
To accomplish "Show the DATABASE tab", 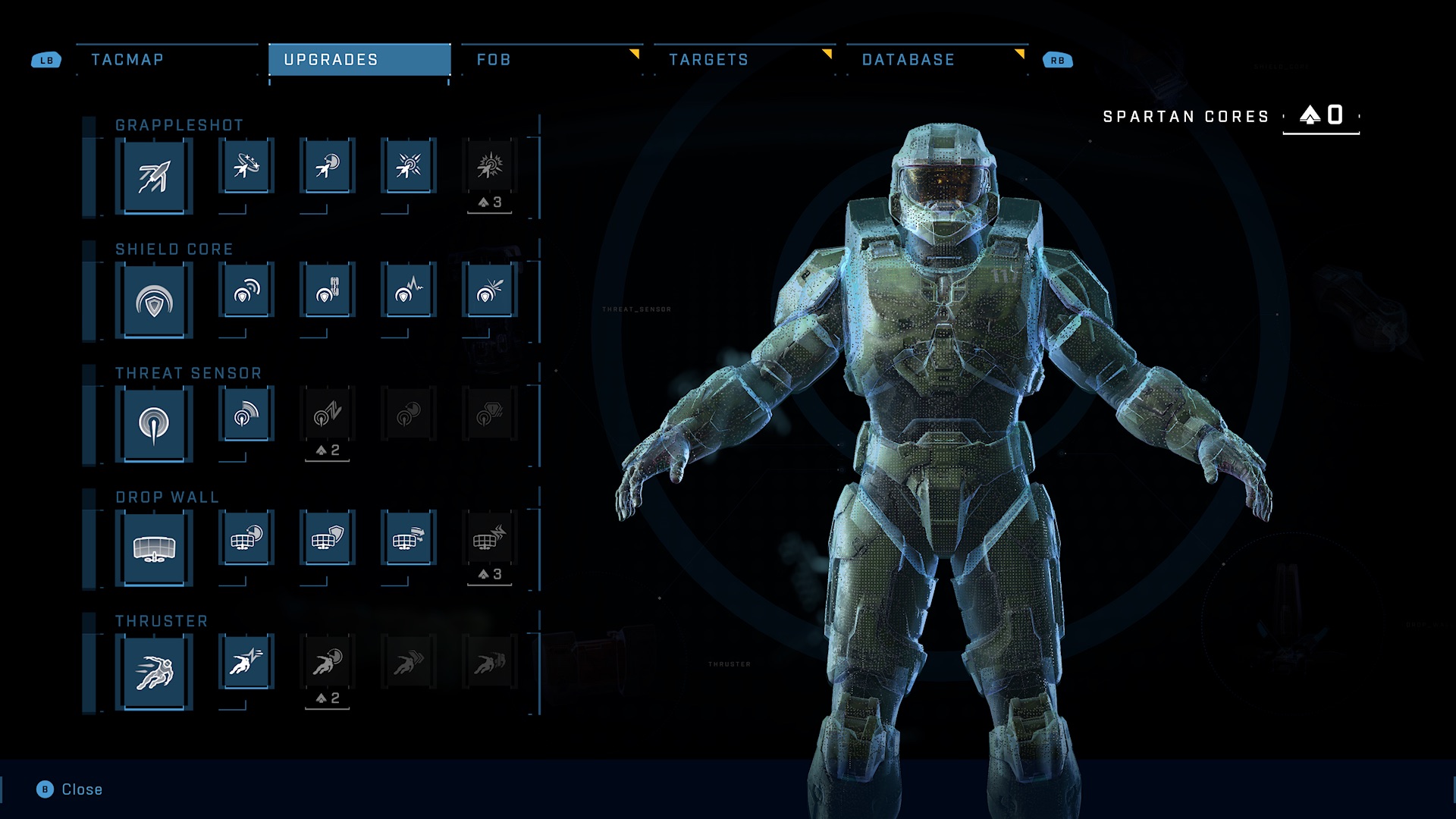I will pyautogui.click(x=908, y=60).
